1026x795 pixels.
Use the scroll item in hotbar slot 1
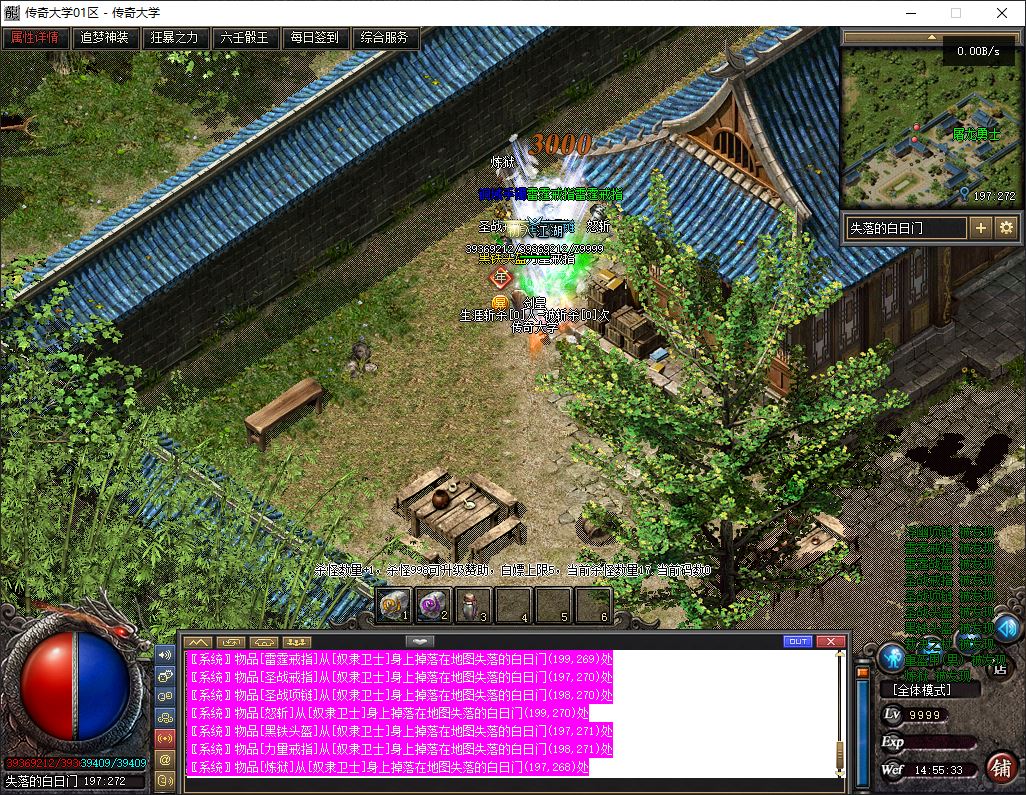(393, 605)
